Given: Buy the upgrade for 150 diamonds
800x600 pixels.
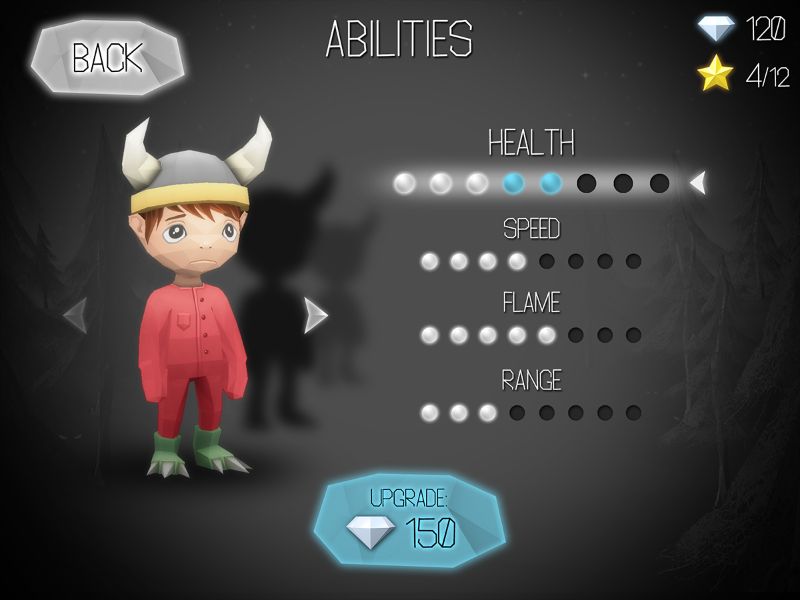Looking at the screenshot, I should (409, 520).
